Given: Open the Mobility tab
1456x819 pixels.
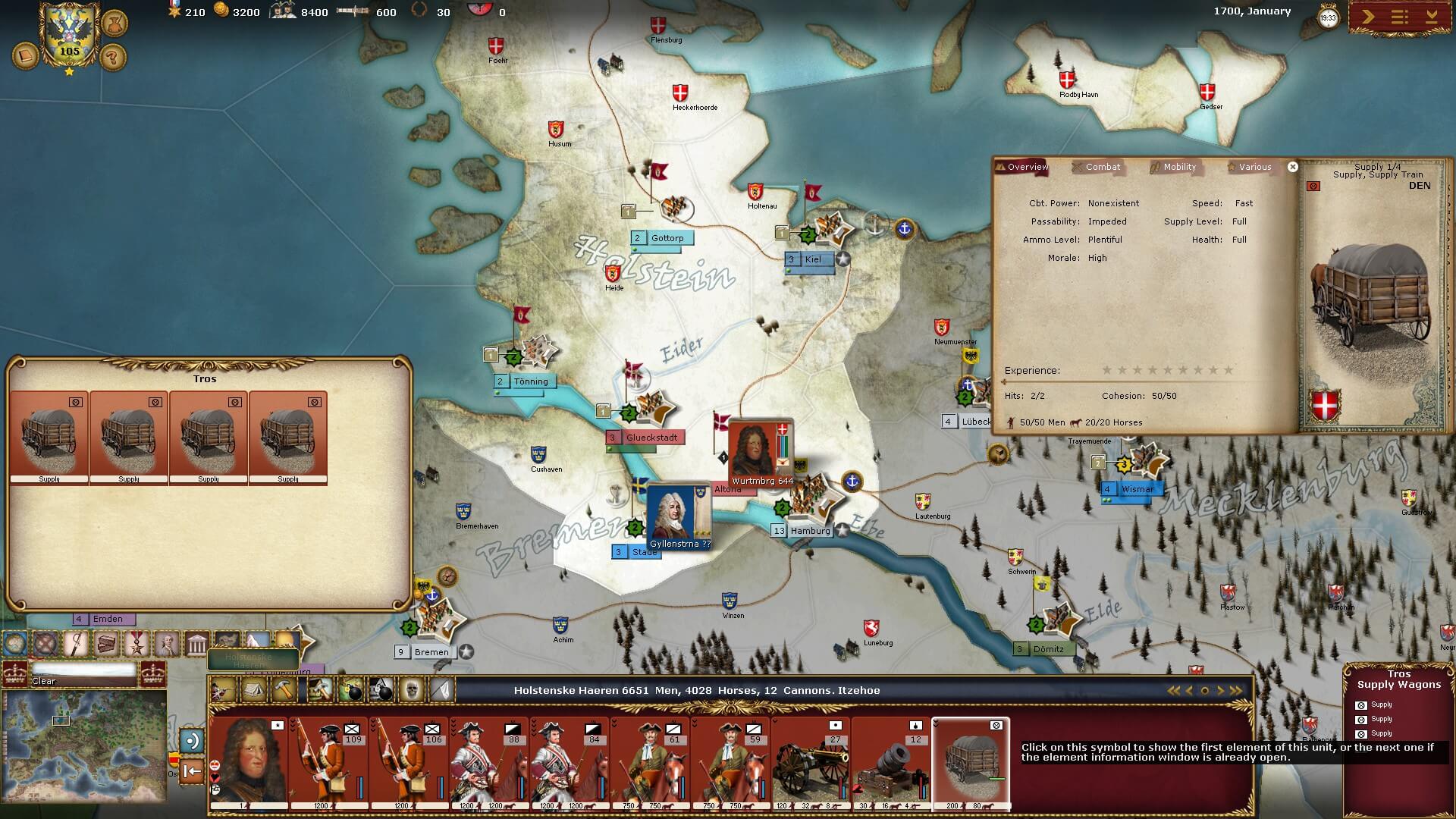Looking at the screenshot, I should [1179, 167].
